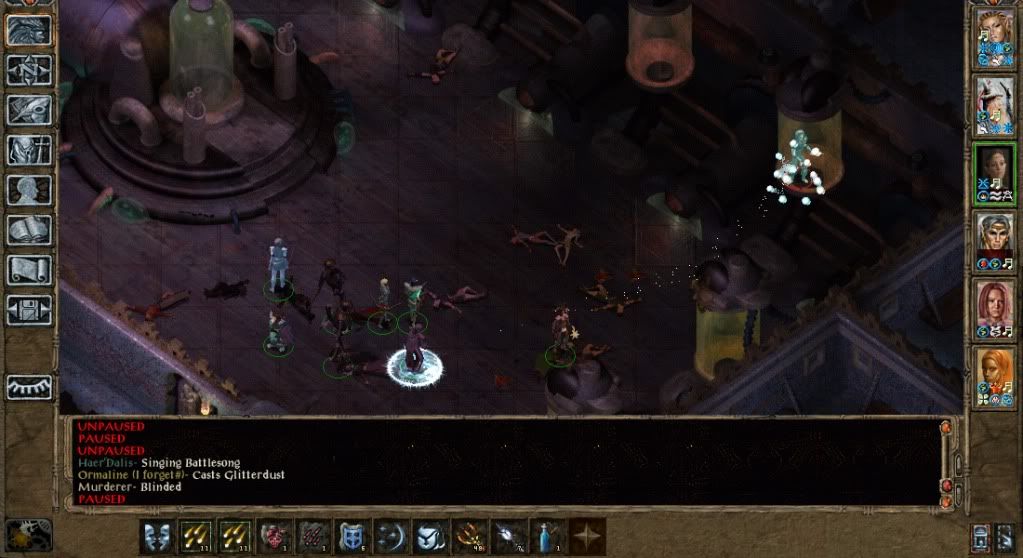Select the green-bordered dark-haired woman portrait

pos(995,172)
